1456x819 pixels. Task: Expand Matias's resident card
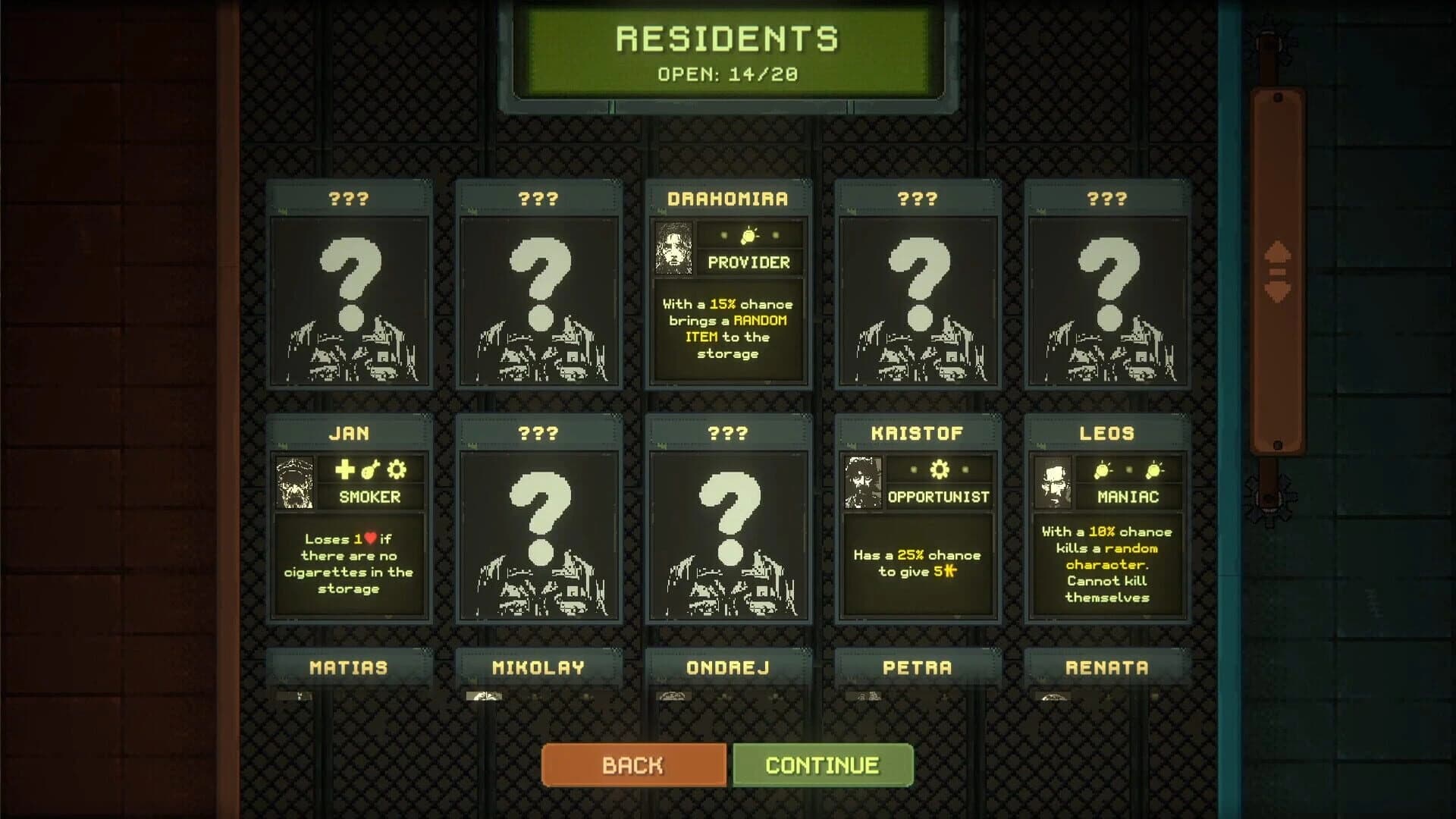pos(350,668)
